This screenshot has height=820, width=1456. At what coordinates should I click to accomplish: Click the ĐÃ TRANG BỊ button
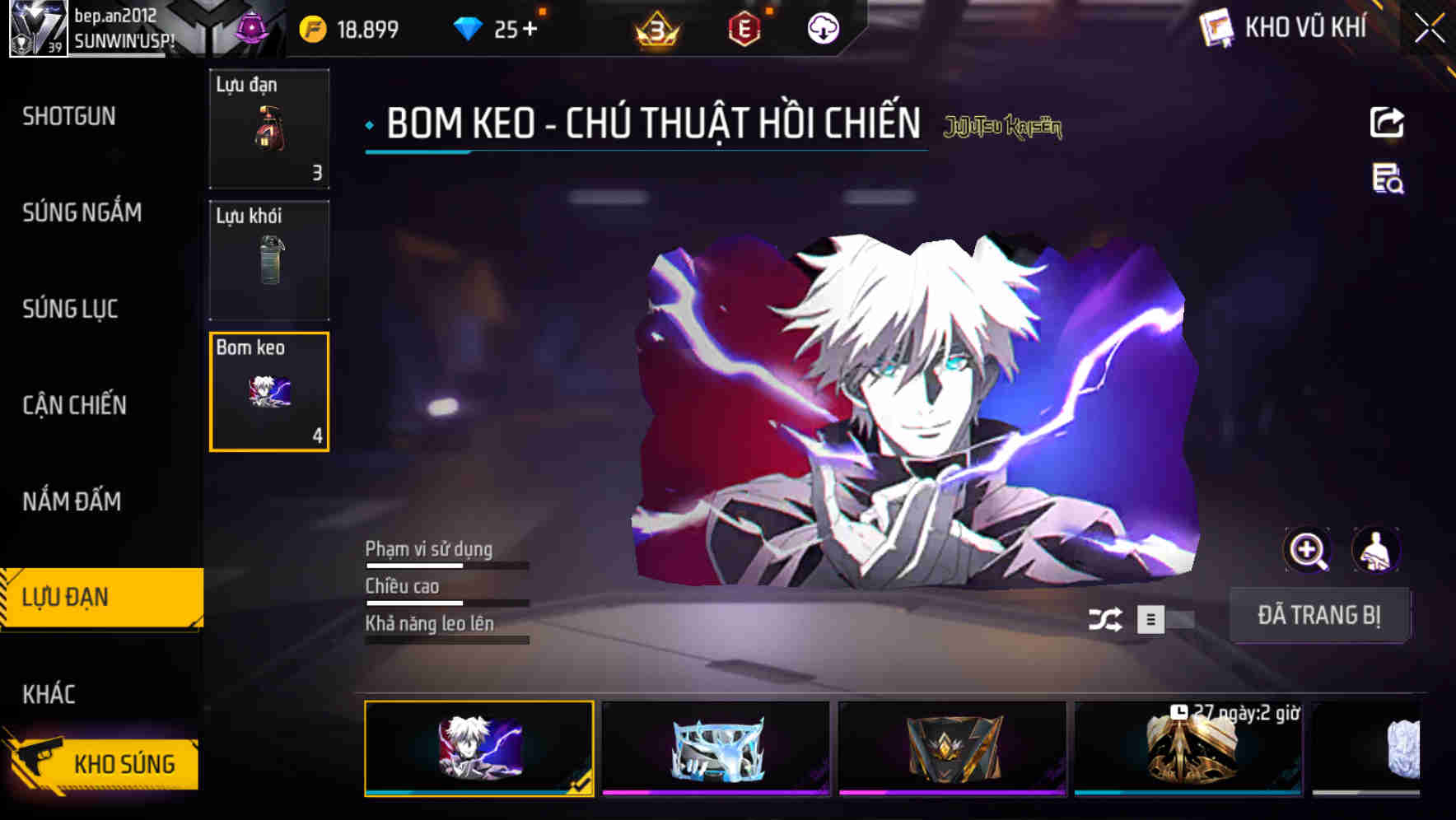click(x=1319, y=615)
